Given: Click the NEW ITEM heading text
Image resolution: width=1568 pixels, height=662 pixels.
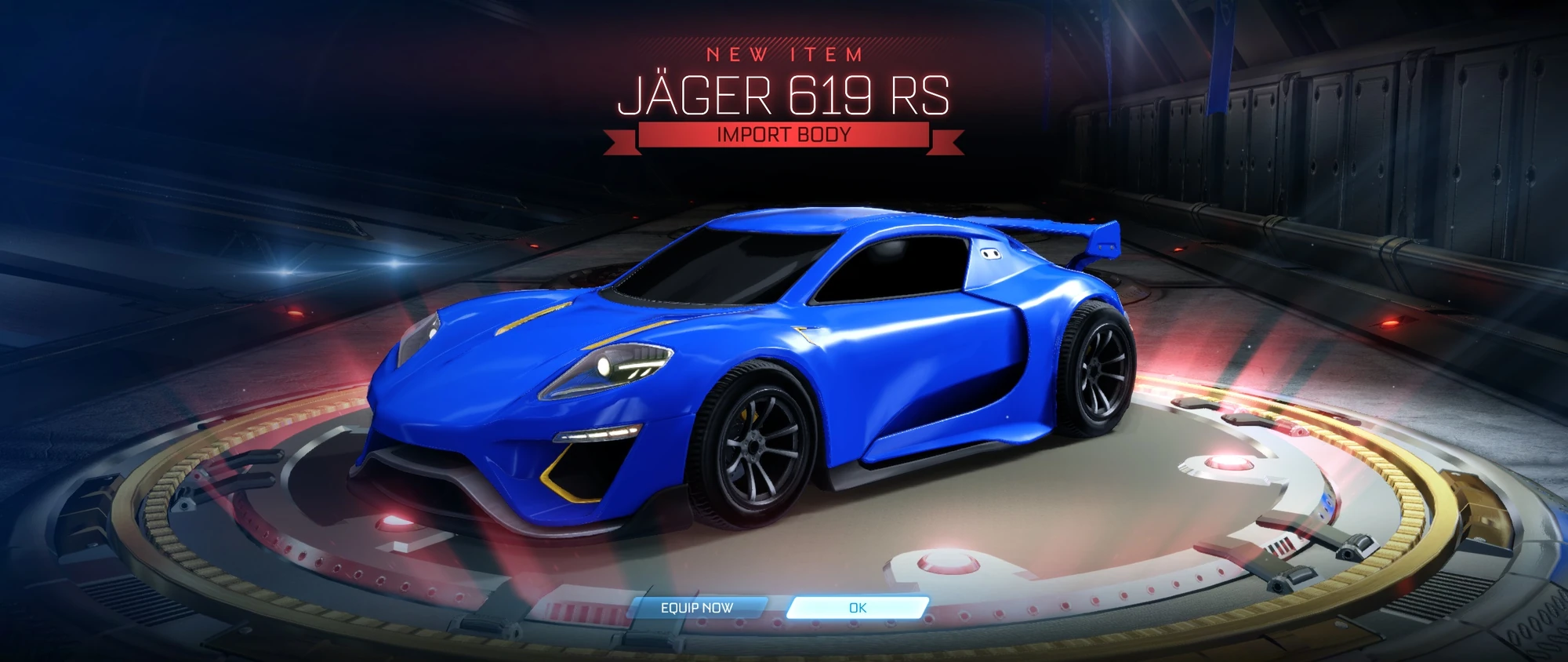Looking at the screenshot, I should point(784,54).
